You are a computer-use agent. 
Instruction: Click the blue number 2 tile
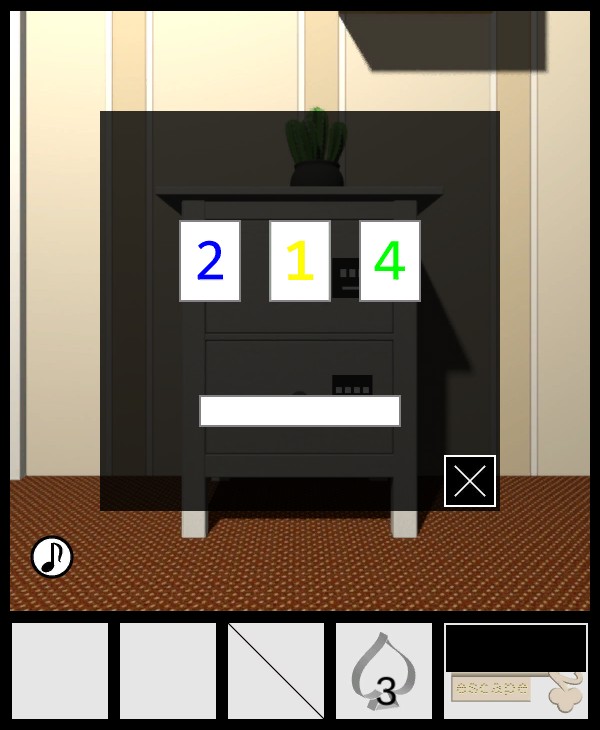(x=210, y=261)
